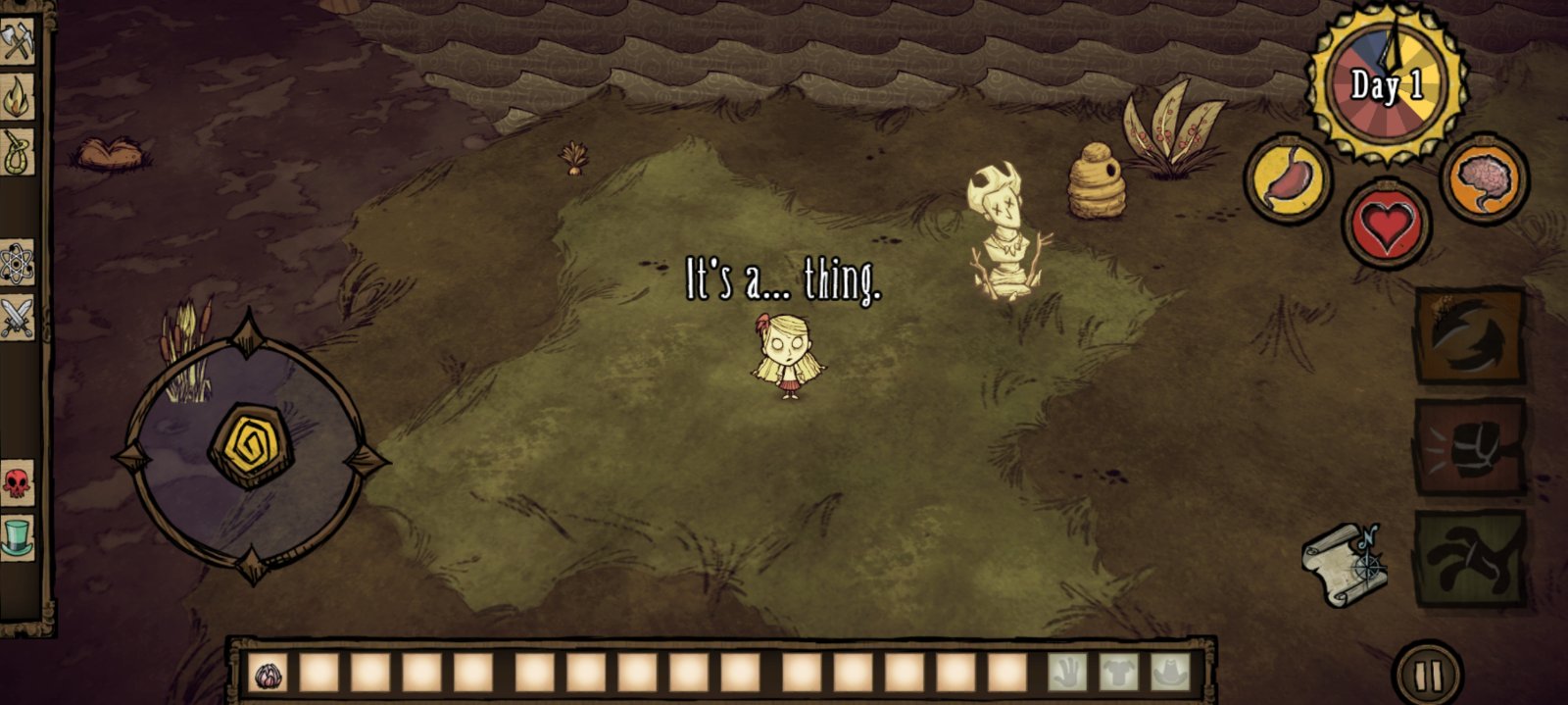Open the map scroll with compass

pyautogui.click(x=1345, y=564)
